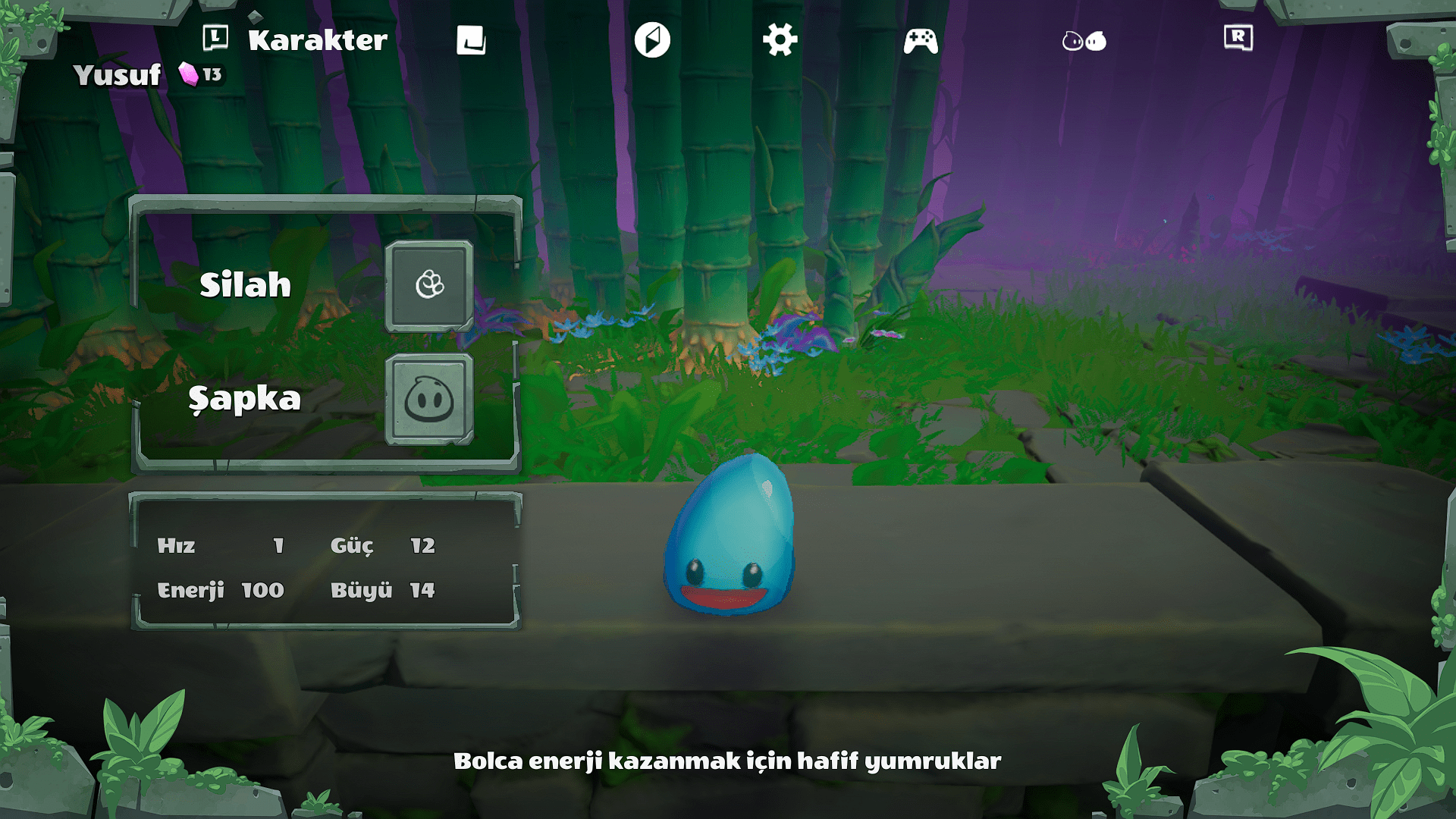The width and height of the screenshot is (1456, 819).
Task: Open the book-shaped tab icon
Action: (471, 40)
